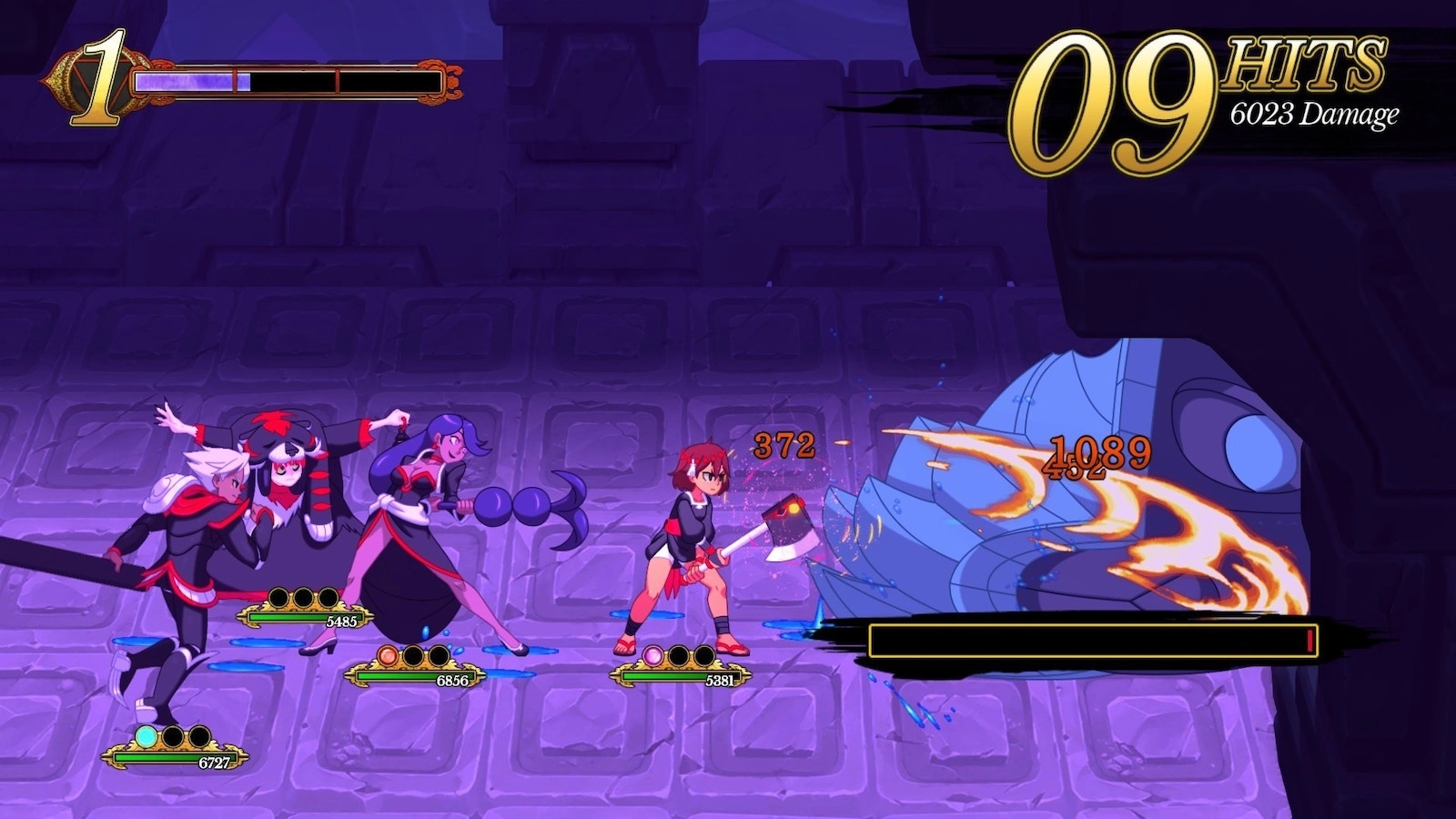Click the empty middle orb above 5485

(x=304, y=597)
